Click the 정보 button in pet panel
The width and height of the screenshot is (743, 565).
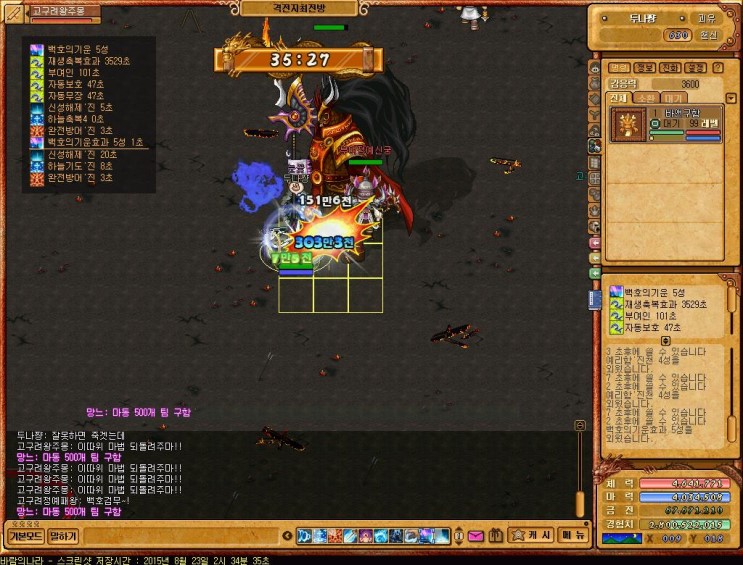pyautogui.click(x=643, y=68)
